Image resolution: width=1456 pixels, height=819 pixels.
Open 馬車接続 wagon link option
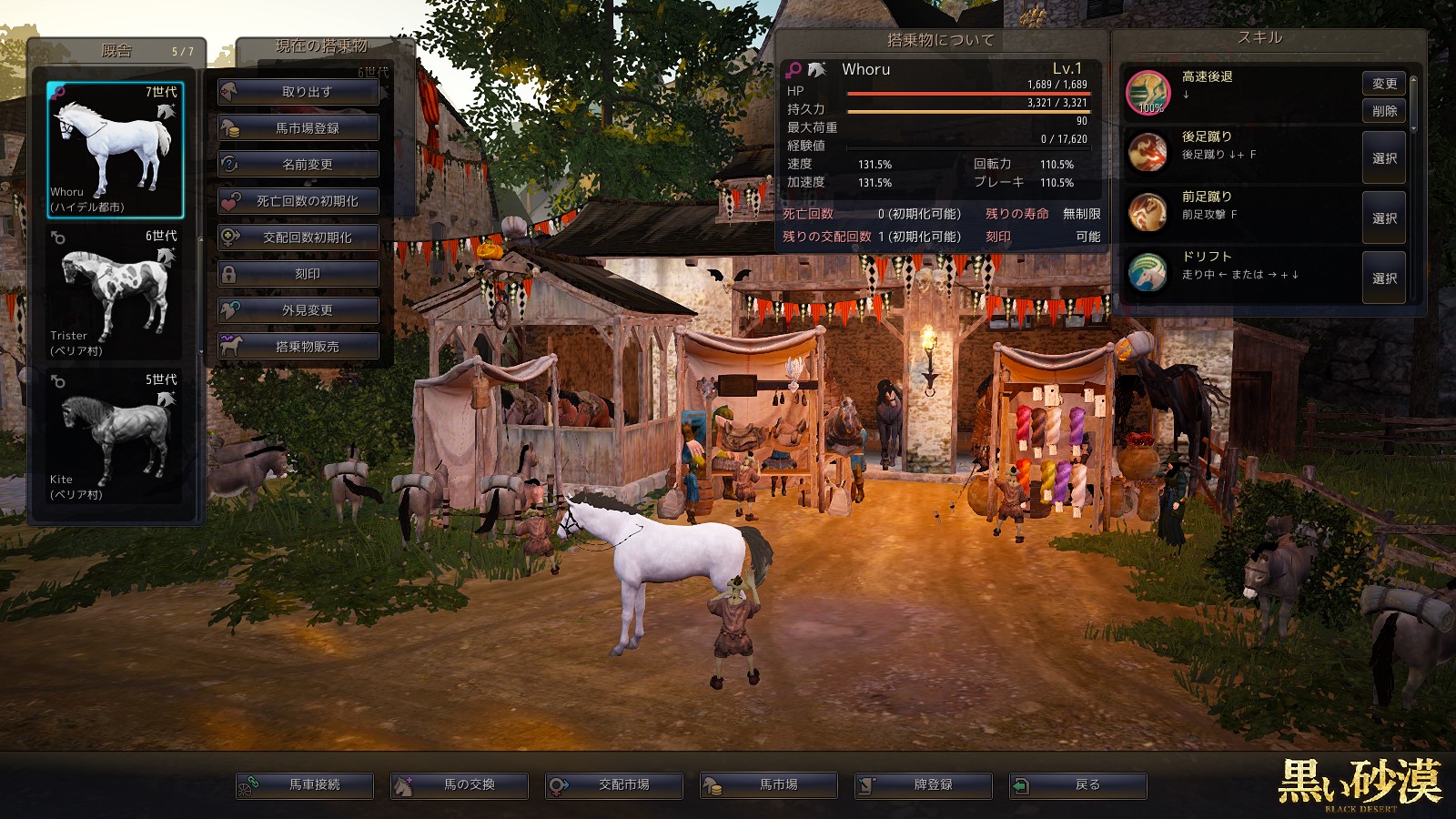click(305, 785)
